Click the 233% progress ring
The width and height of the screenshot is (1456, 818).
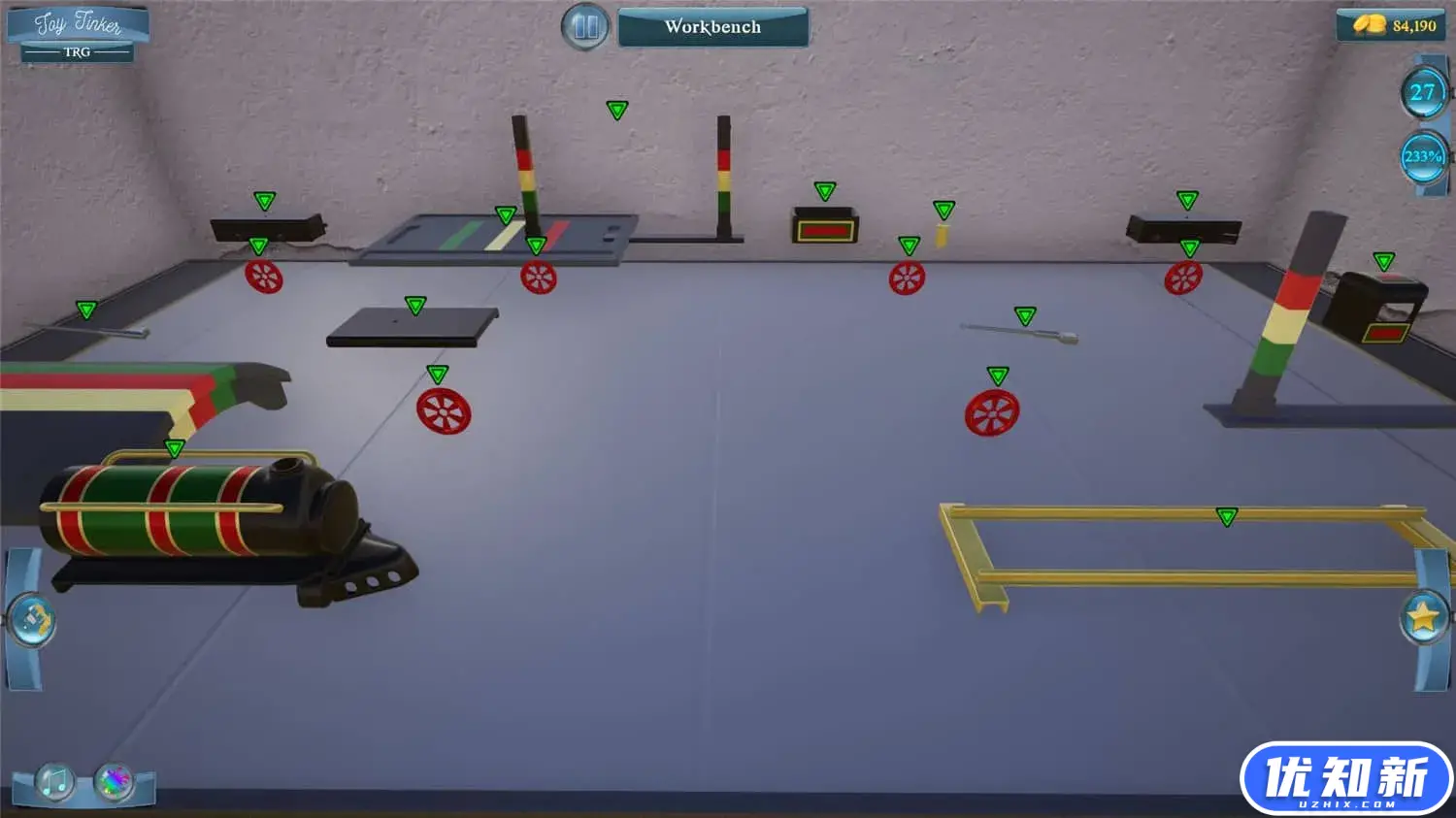click(x=1422, y=155)
